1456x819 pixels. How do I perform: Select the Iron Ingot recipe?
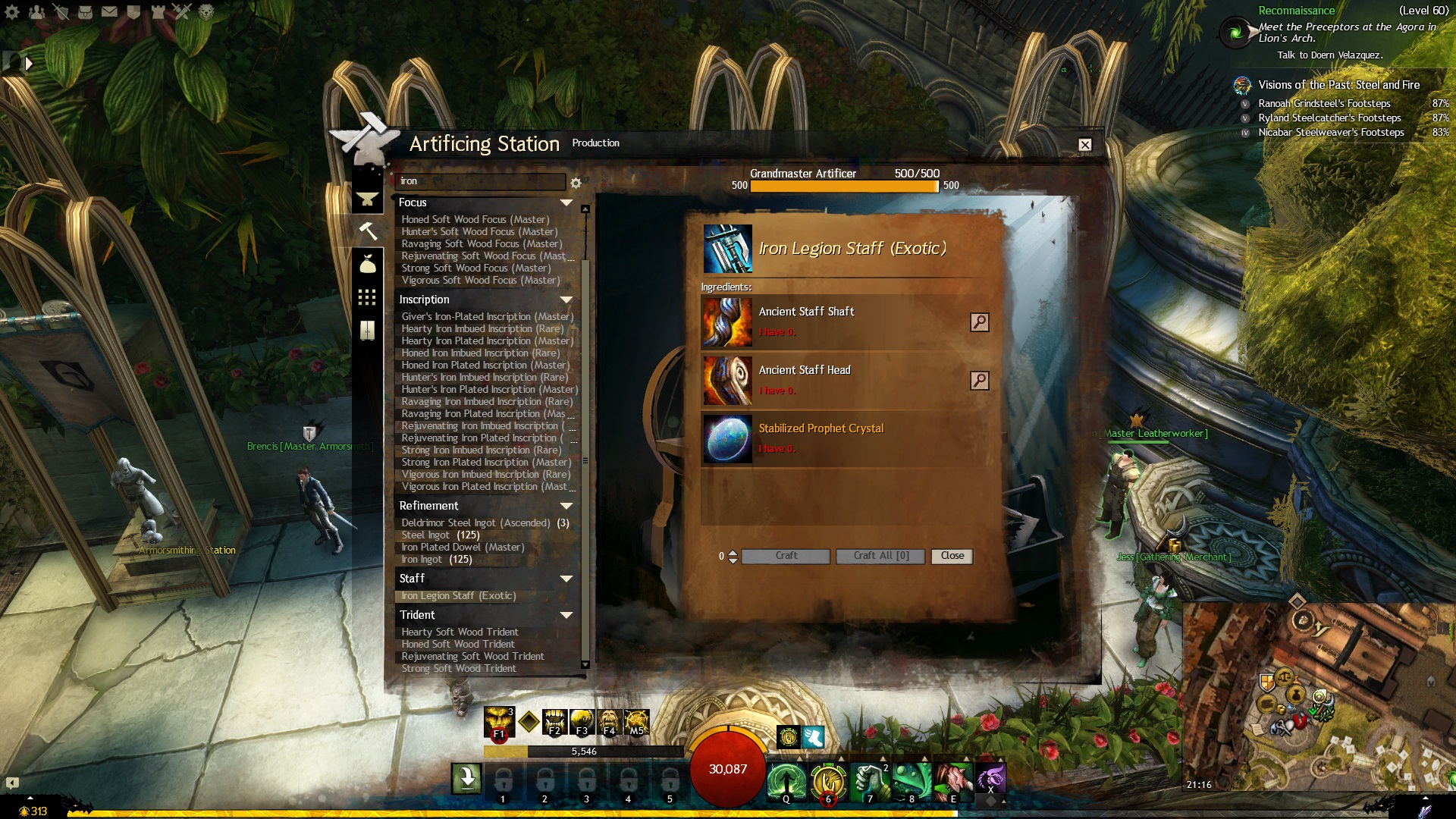(x=422, y=560)
